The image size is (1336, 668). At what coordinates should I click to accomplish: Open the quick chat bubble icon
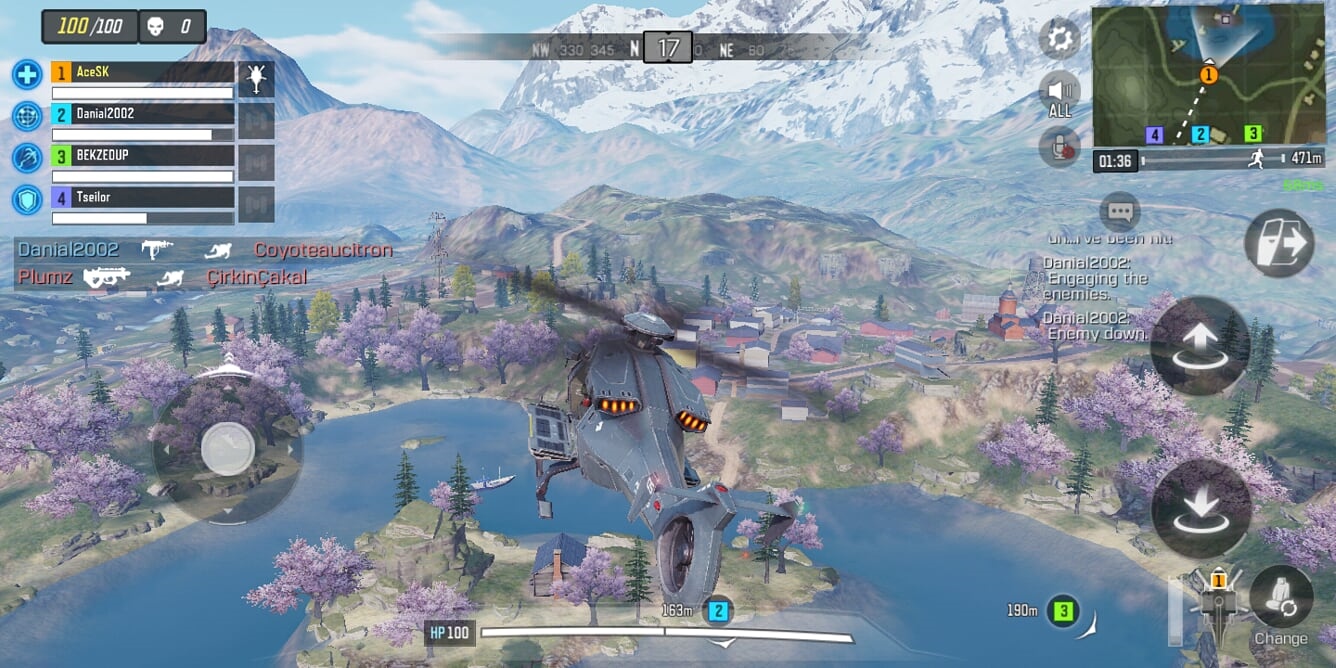tap(1119, 212)
